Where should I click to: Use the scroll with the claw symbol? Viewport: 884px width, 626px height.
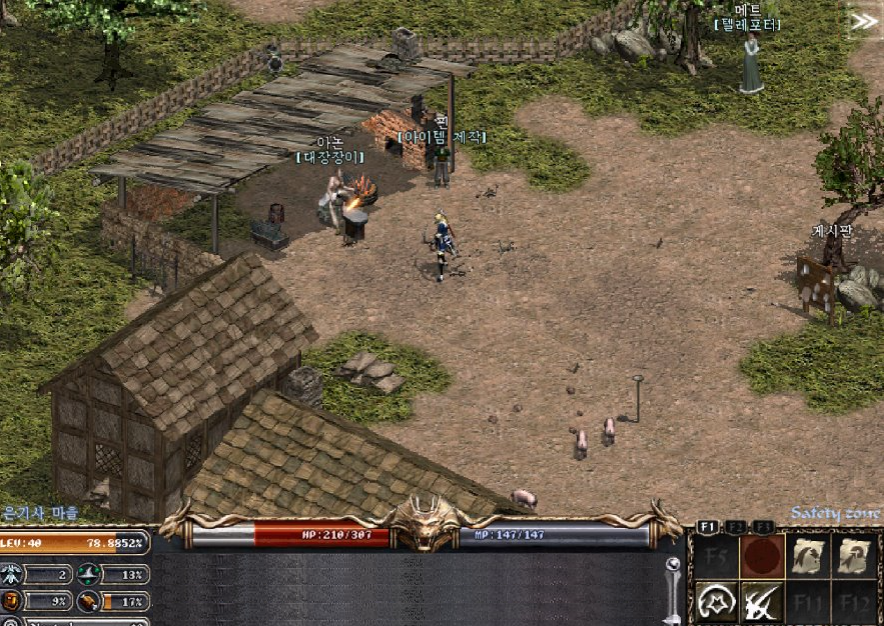click(808, 557)
